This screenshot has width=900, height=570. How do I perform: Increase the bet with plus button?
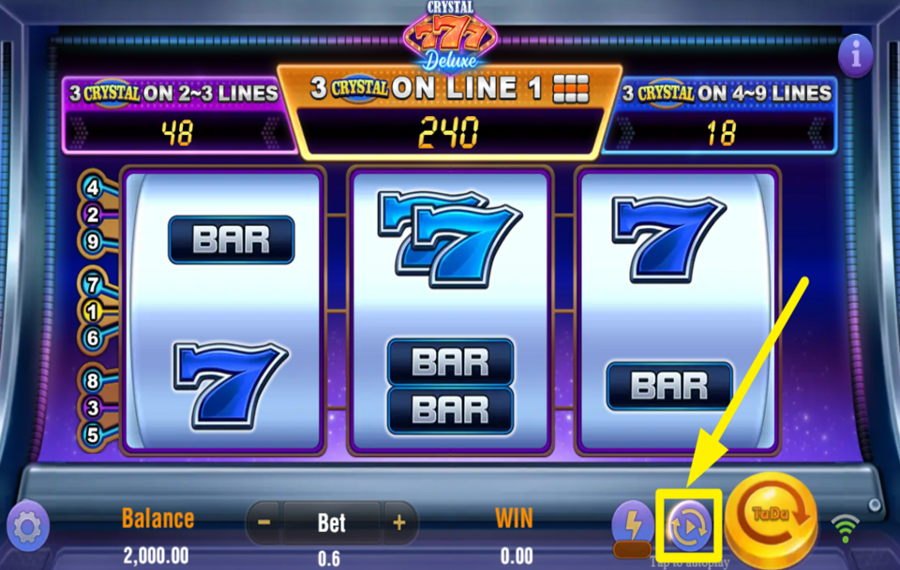click(398, 522)
